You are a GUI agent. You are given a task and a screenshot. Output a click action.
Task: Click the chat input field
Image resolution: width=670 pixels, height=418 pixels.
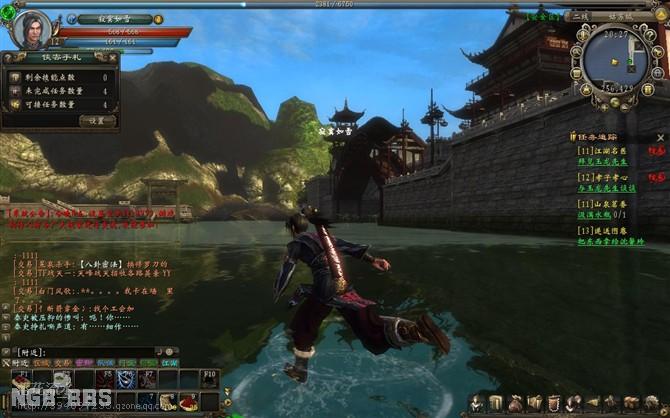point(95,352)
